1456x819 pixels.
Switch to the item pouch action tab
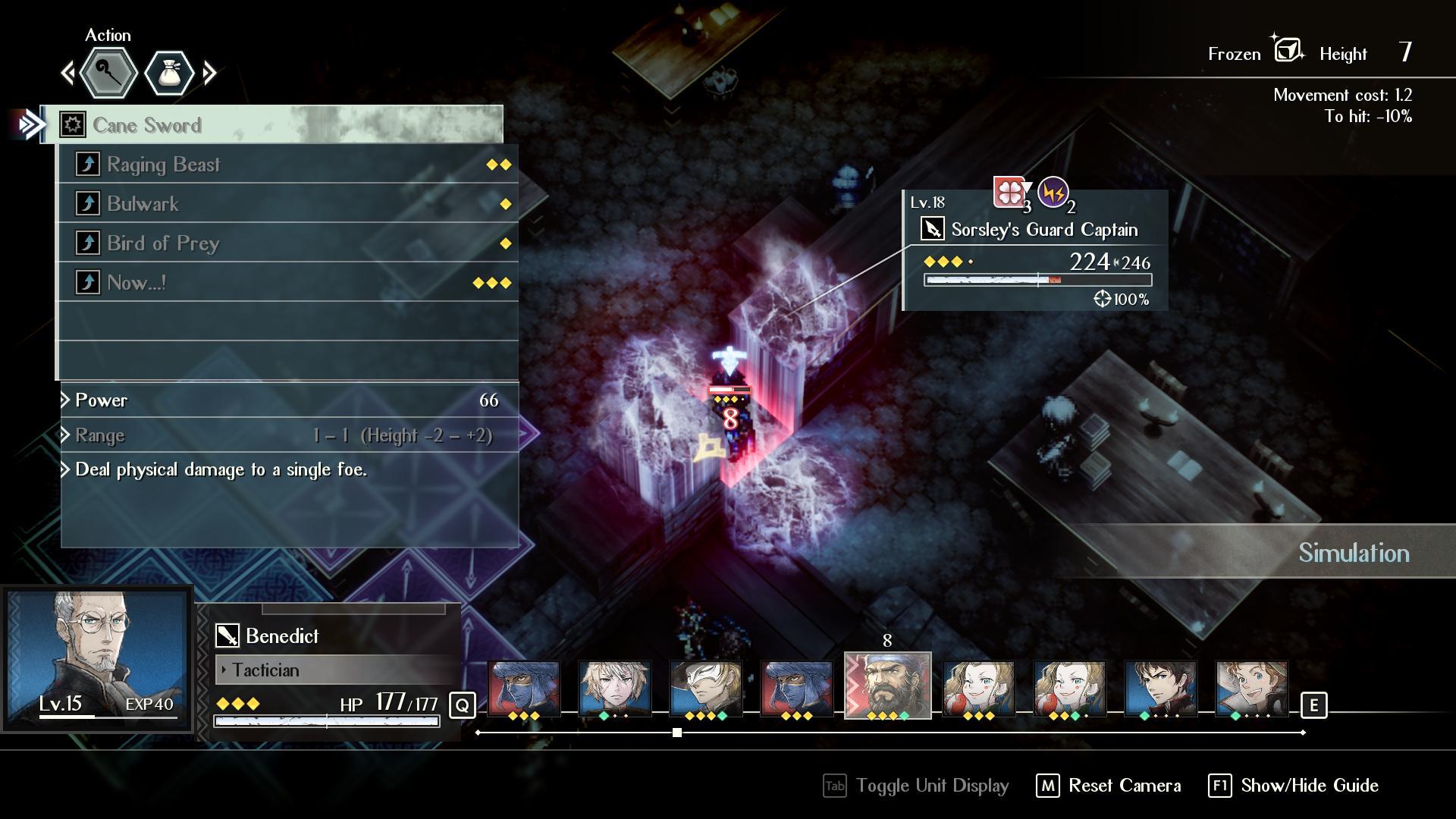(x=169, y=74)
